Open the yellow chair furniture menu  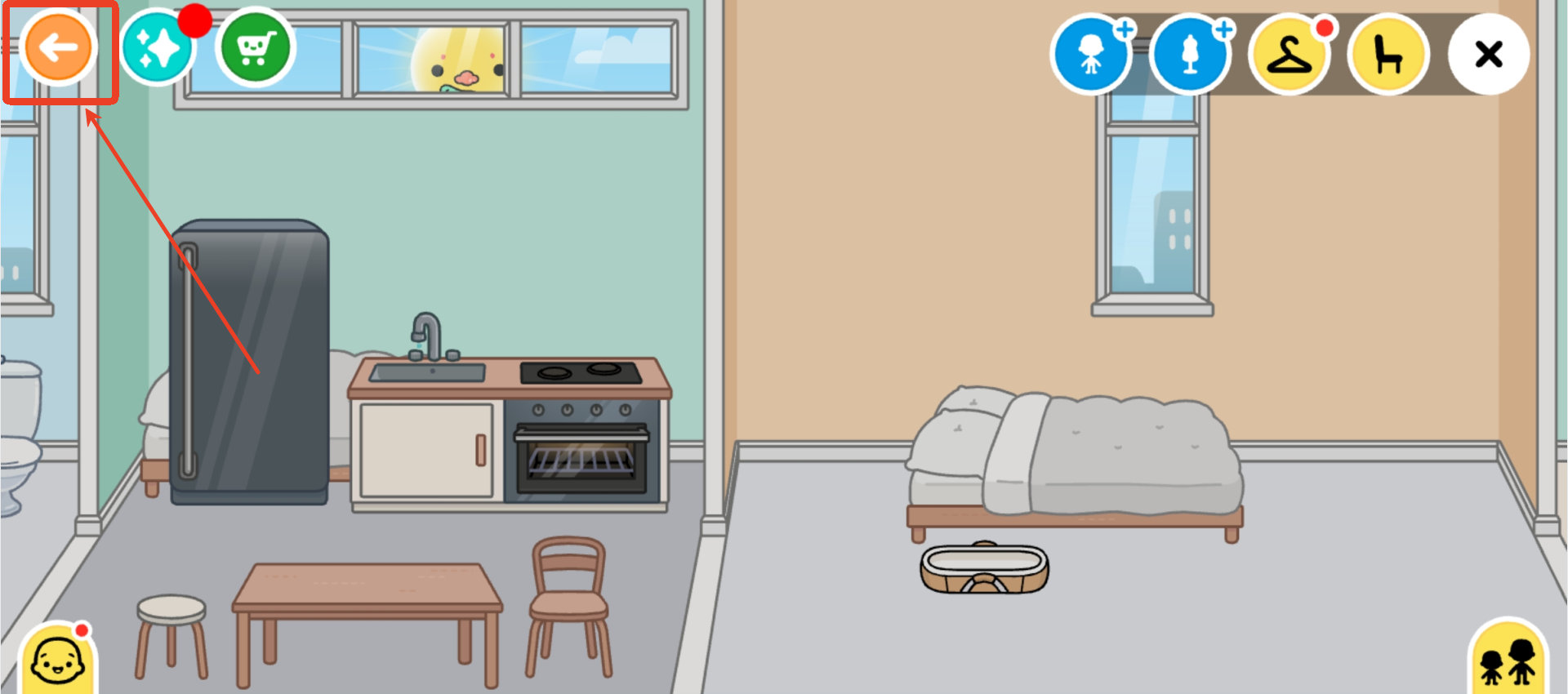coord(1388,55)
